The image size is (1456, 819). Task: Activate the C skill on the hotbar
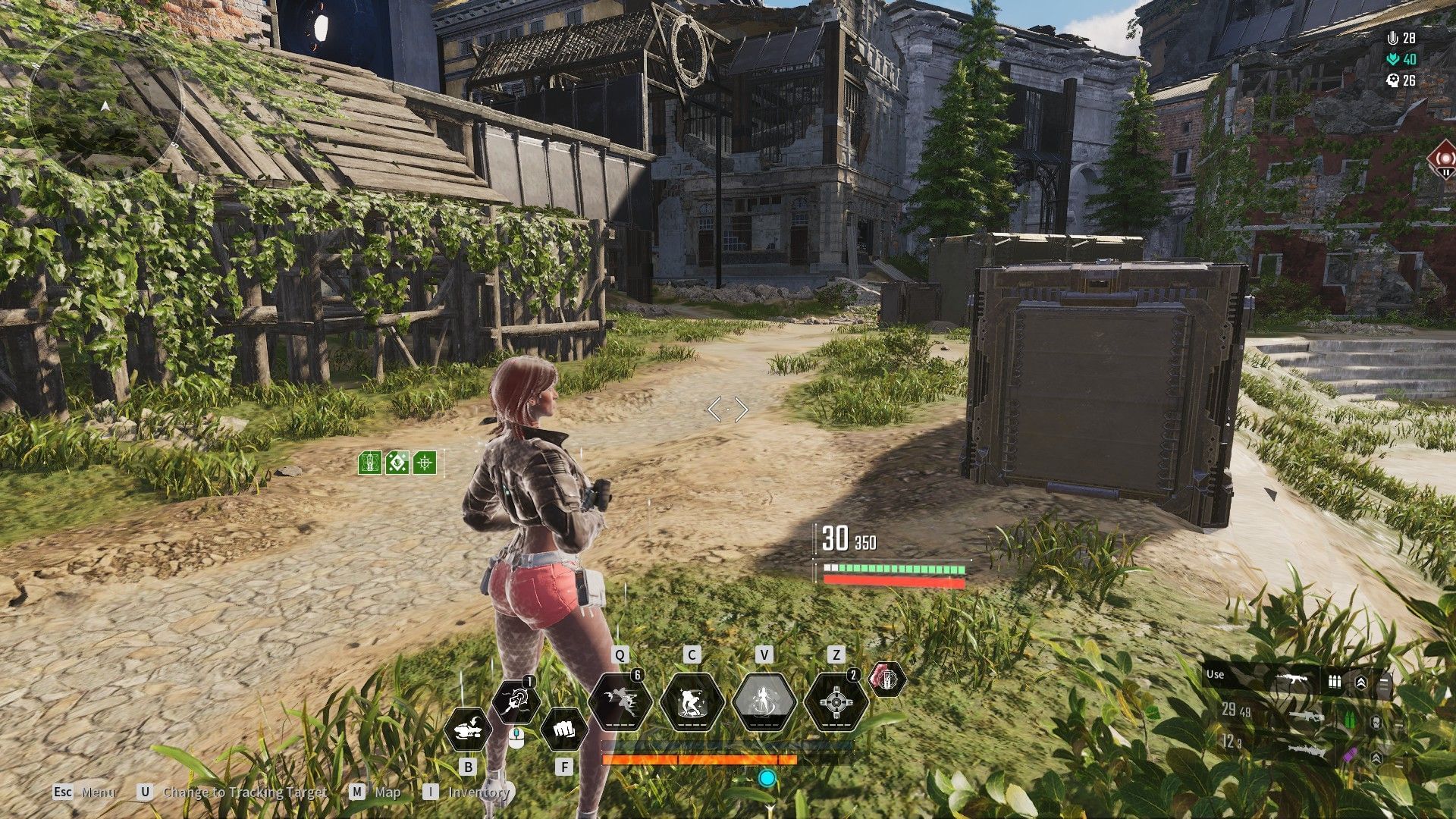[691, 701]
